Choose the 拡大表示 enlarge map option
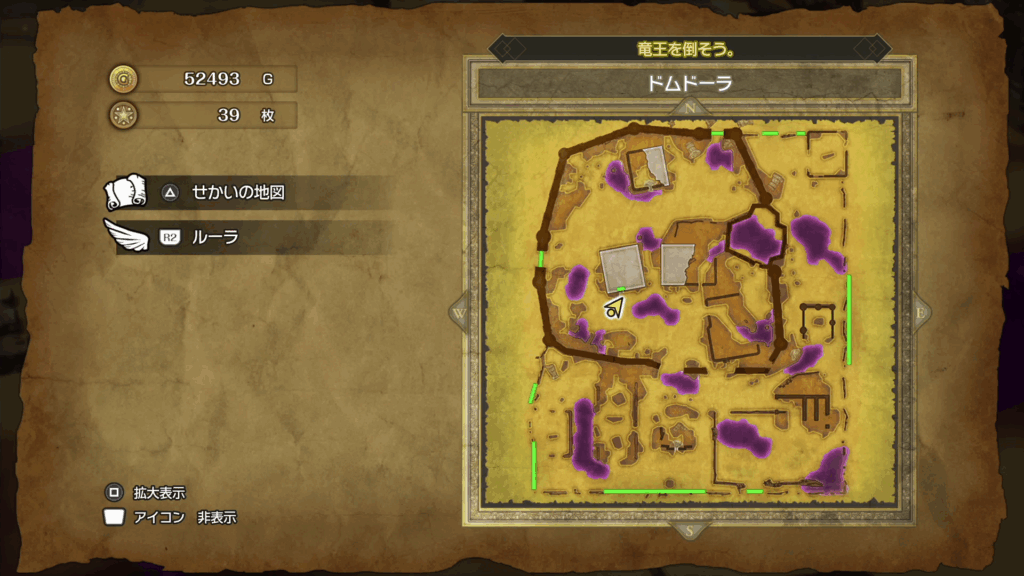Viewport: 1024px width, 576px height. point(158,492)
